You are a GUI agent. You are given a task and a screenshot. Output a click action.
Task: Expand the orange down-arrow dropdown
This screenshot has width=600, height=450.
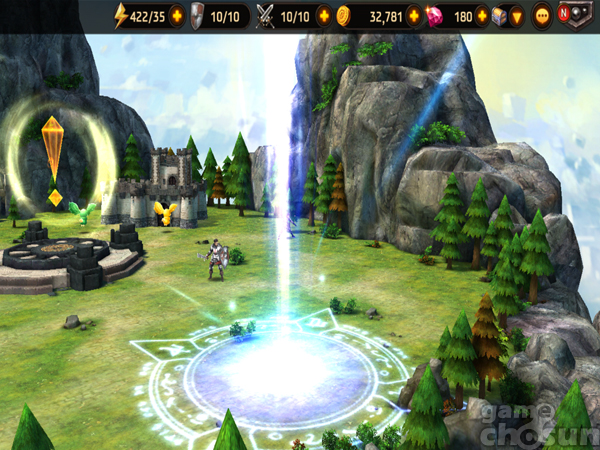point(517,16)
